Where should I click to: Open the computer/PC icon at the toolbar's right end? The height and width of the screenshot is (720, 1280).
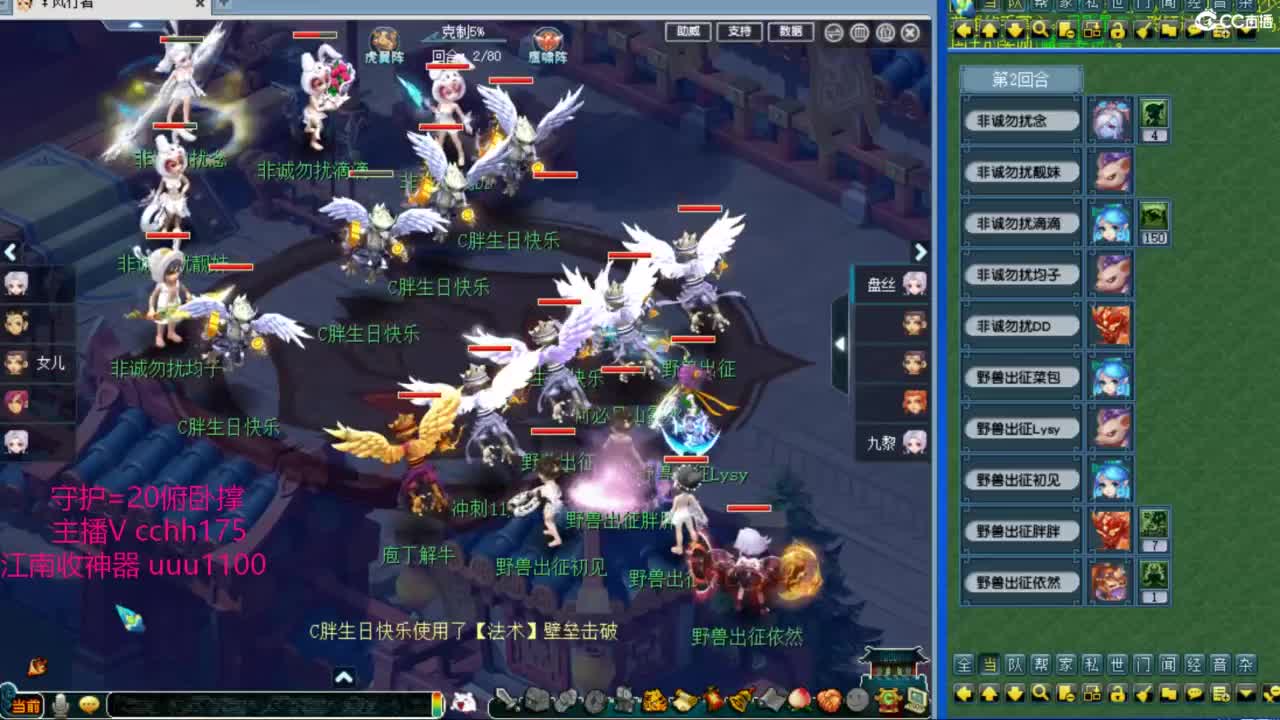point(913,700)
